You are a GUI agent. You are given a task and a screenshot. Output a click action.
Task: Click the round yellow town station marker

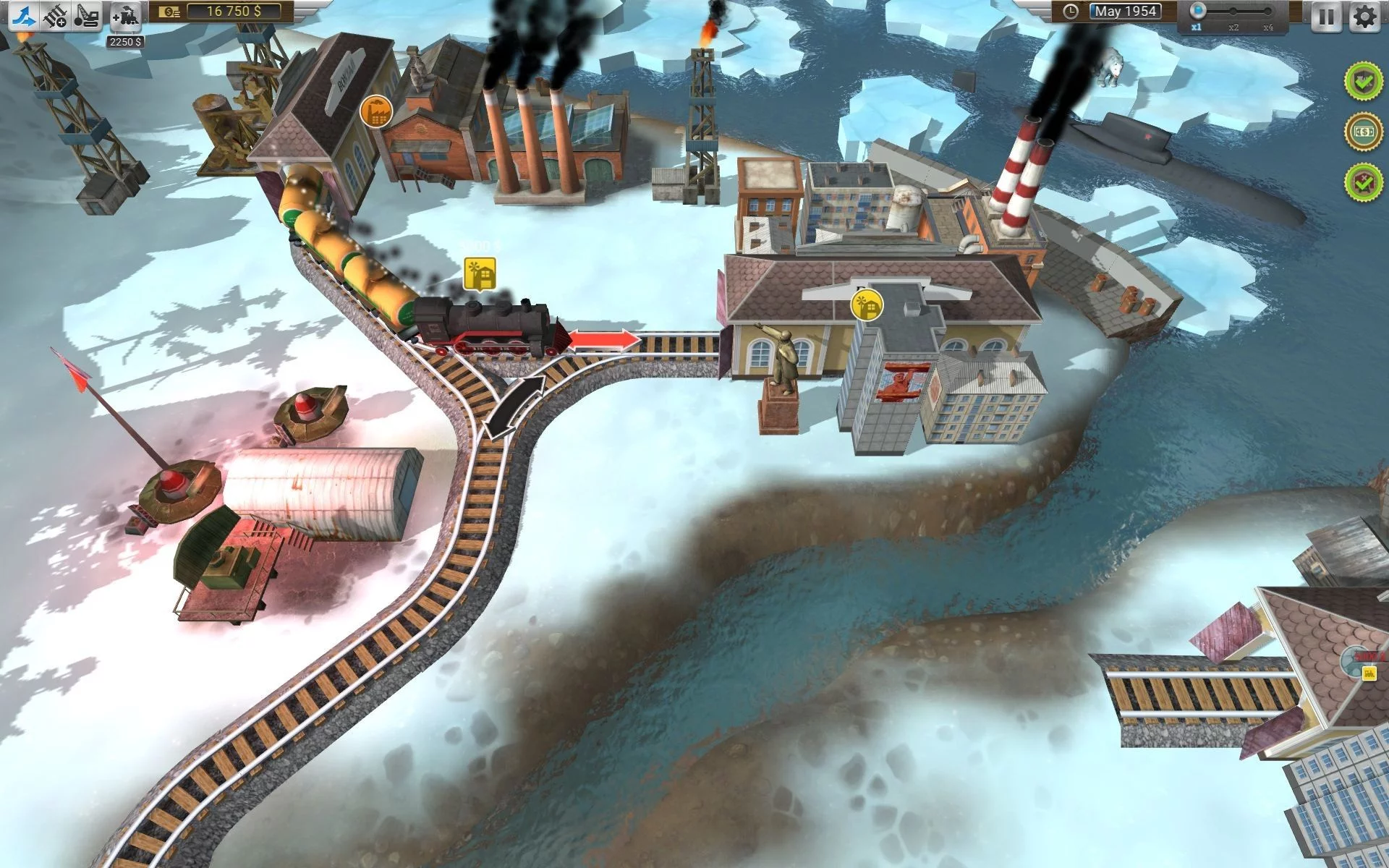pos(867,305)
